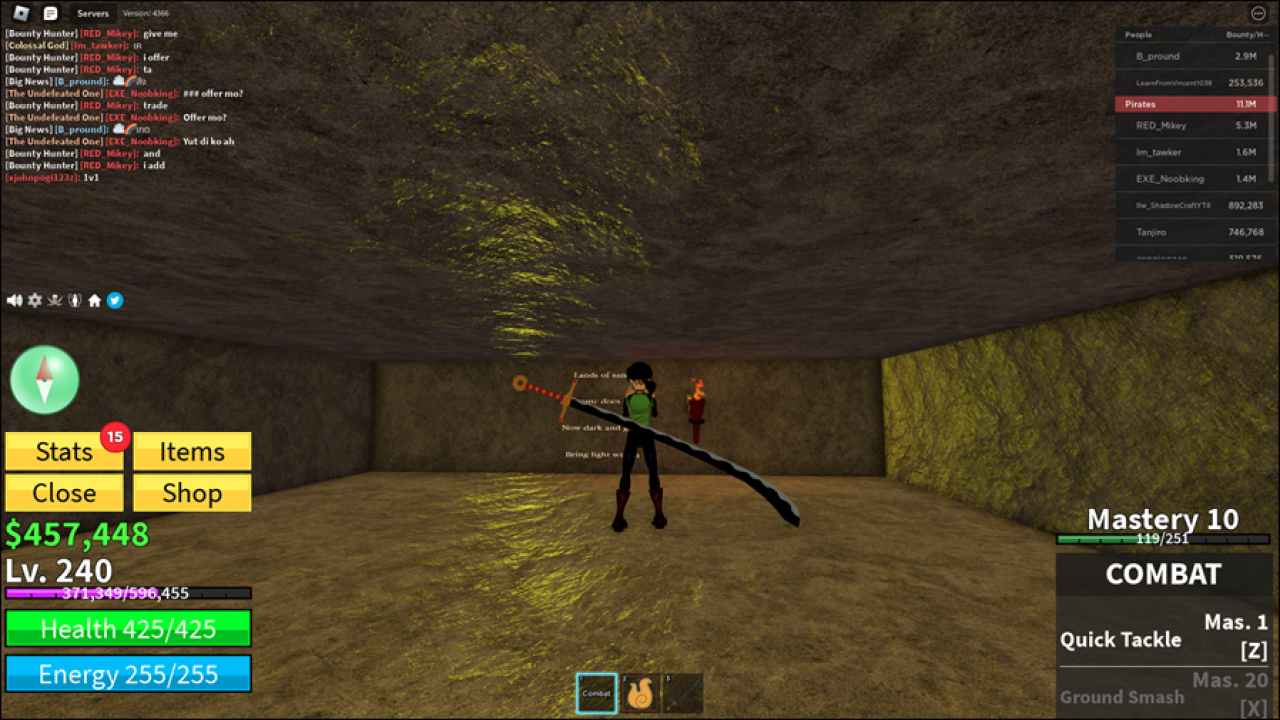Open the Shop

[x=192, y=492]
